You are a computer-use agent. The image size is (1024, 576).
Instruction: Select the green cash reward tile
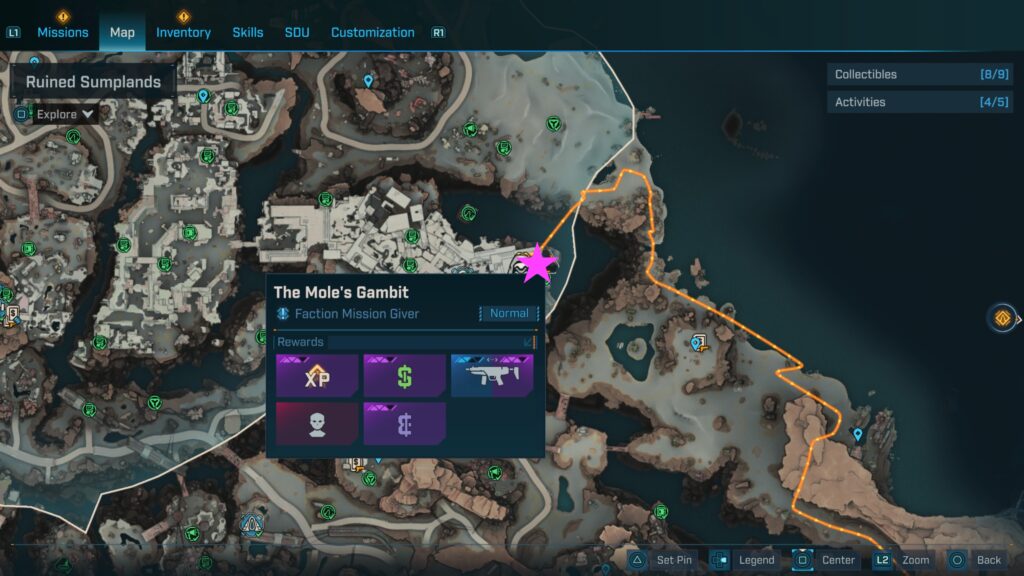404,375
